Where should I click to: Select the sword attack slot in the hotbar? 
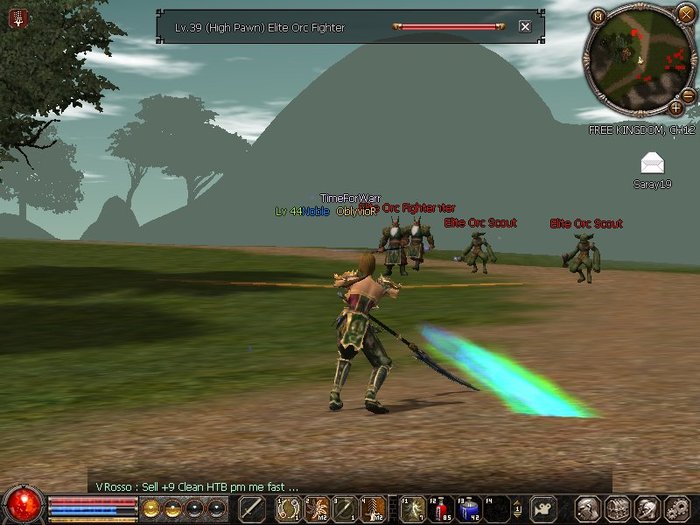pyautogui.click(x=252, y=508)
